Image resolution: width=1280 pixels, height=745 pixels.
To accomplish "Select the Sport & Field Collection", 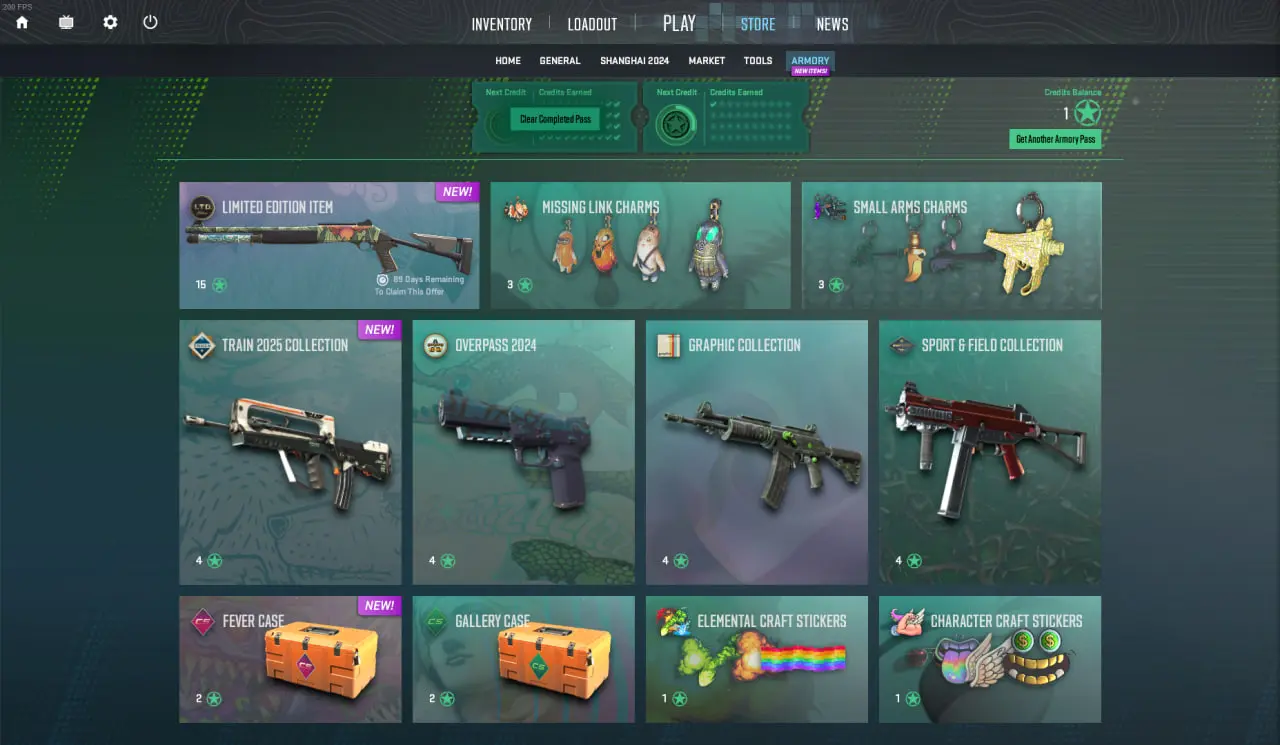I will tap(989, 452).
